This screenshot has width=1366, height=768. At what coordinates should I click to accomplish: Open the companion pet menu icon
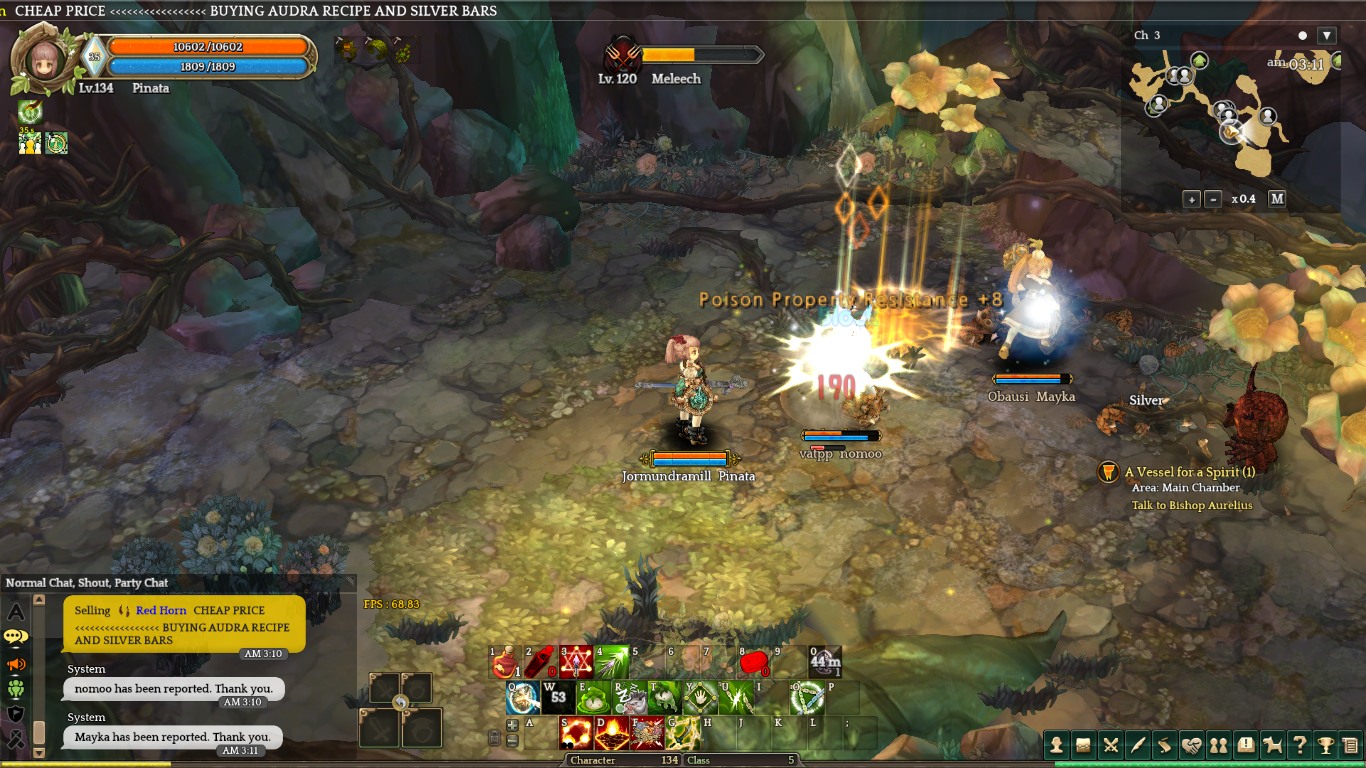1272,745
